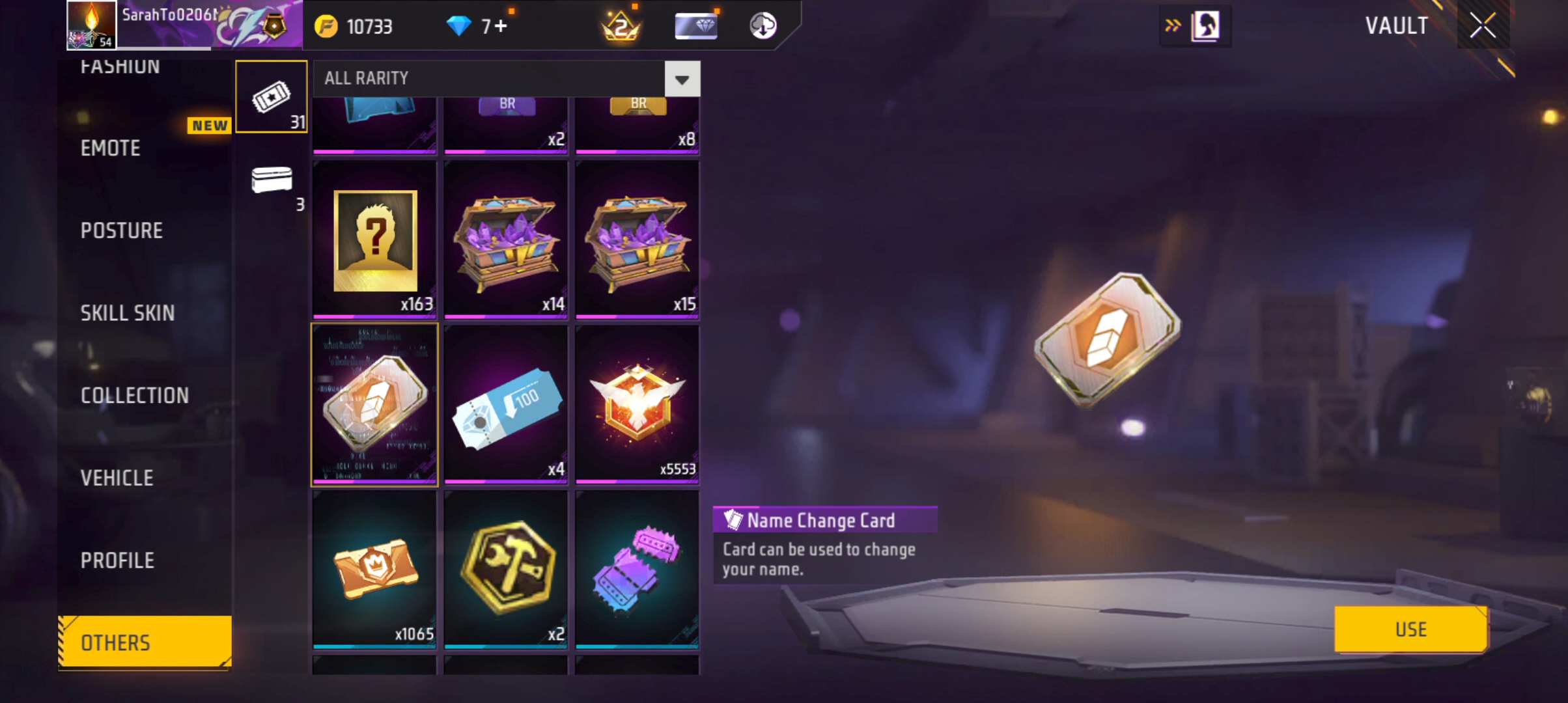The width and height of the screenshot is (1568, 703).
Task: Select the highlighted Name Change Card item
Action: click(374, 404)
